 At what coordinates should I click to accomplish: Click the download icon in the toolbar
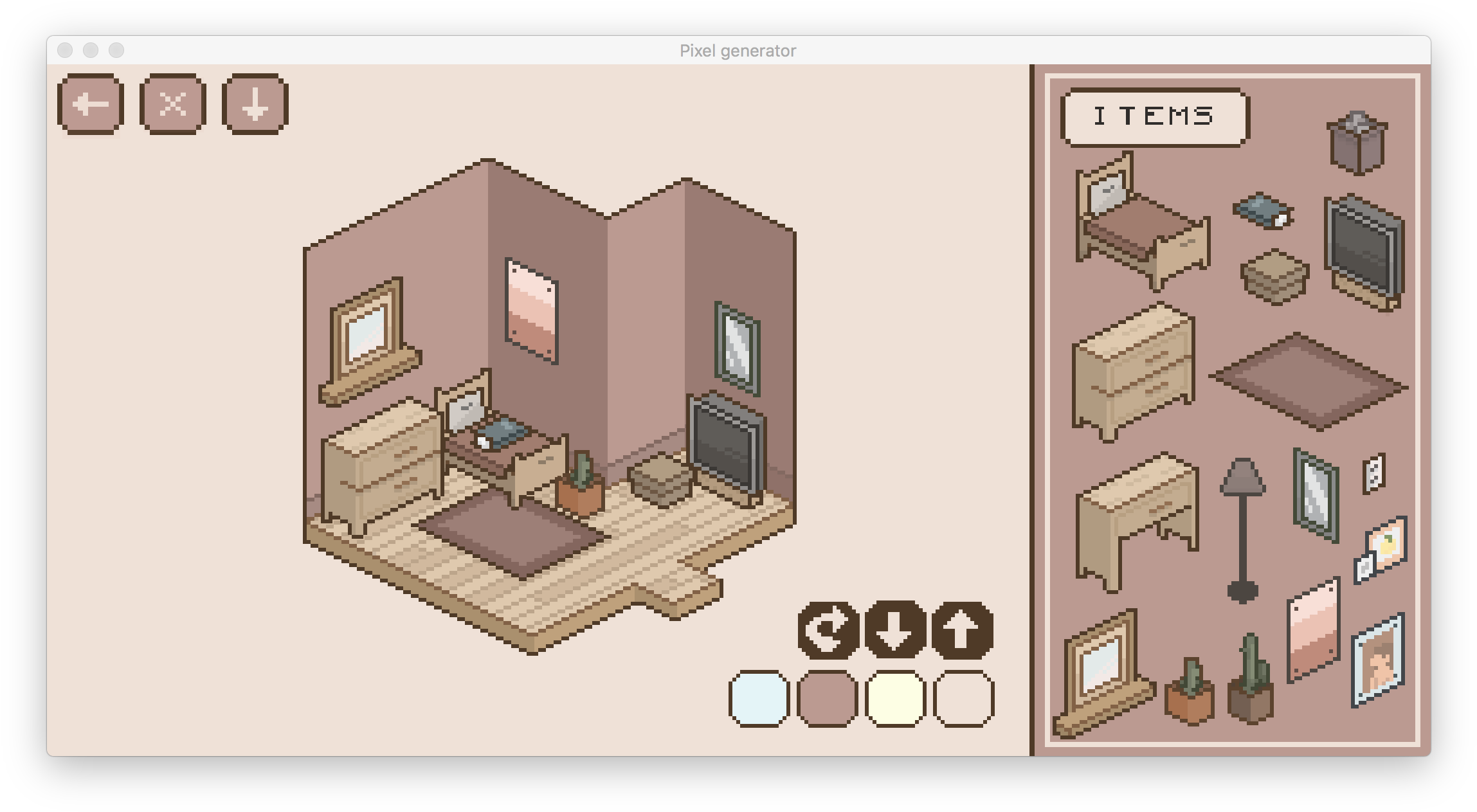254,103
